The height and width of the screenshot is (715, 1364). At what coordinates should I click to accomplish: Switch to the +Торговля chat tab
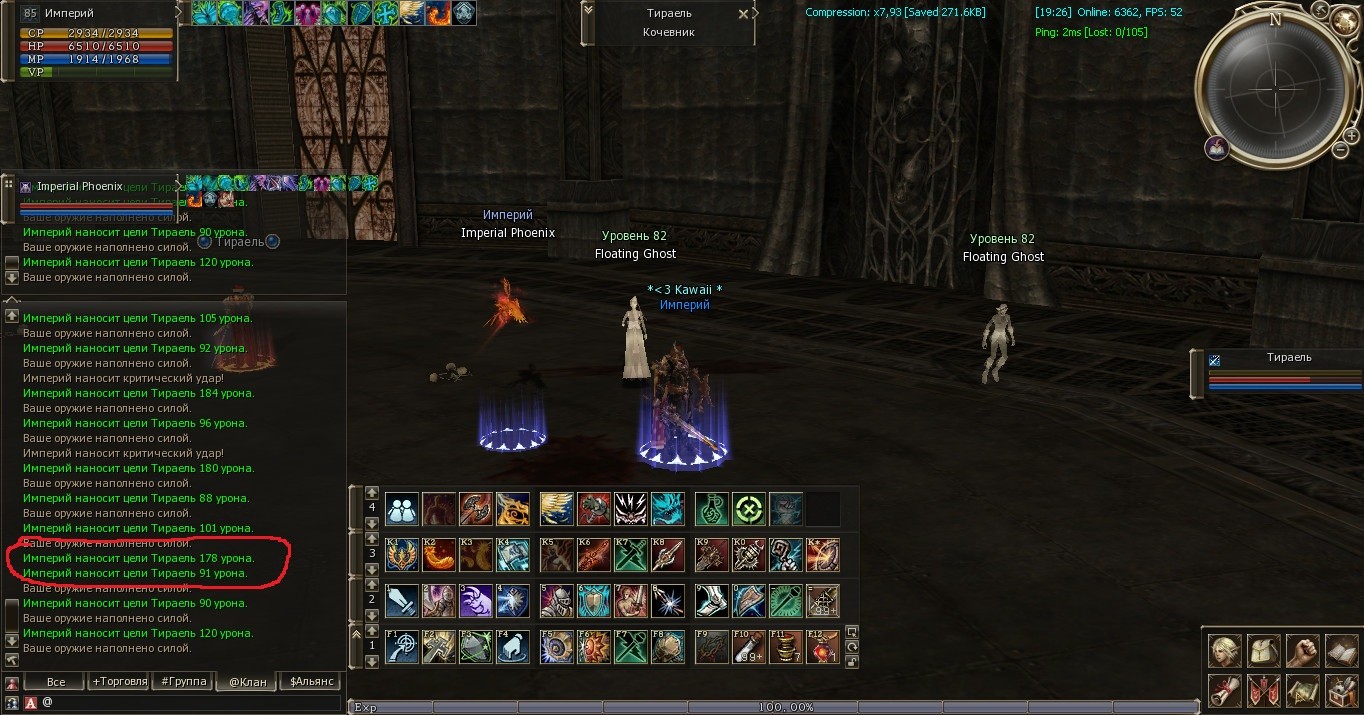[x=118, y=682]
